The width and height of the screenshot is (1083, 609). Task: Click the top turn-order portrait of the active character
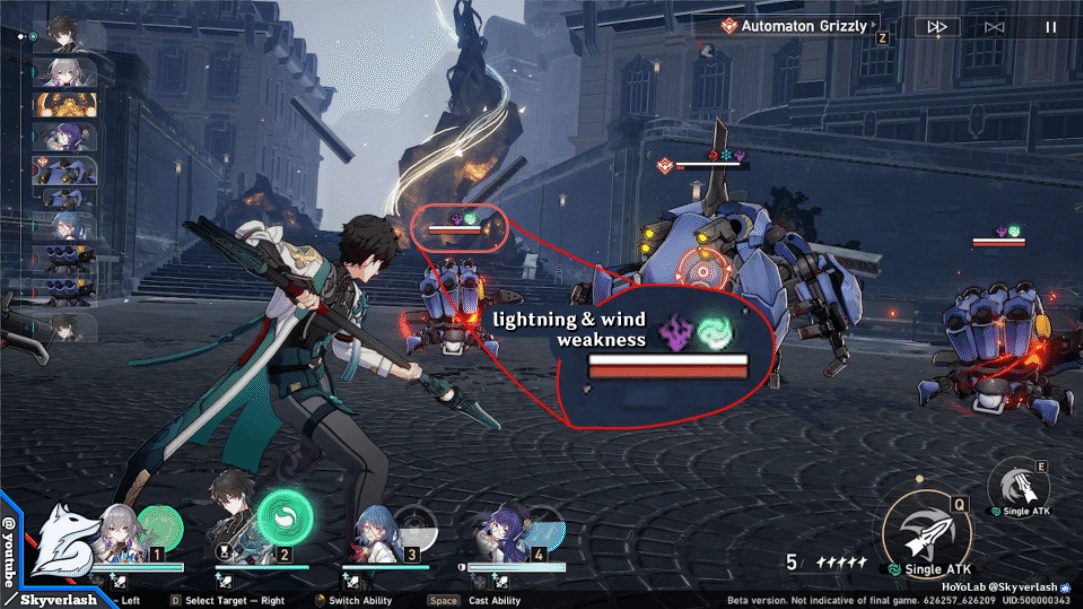[x=63, y=33]
